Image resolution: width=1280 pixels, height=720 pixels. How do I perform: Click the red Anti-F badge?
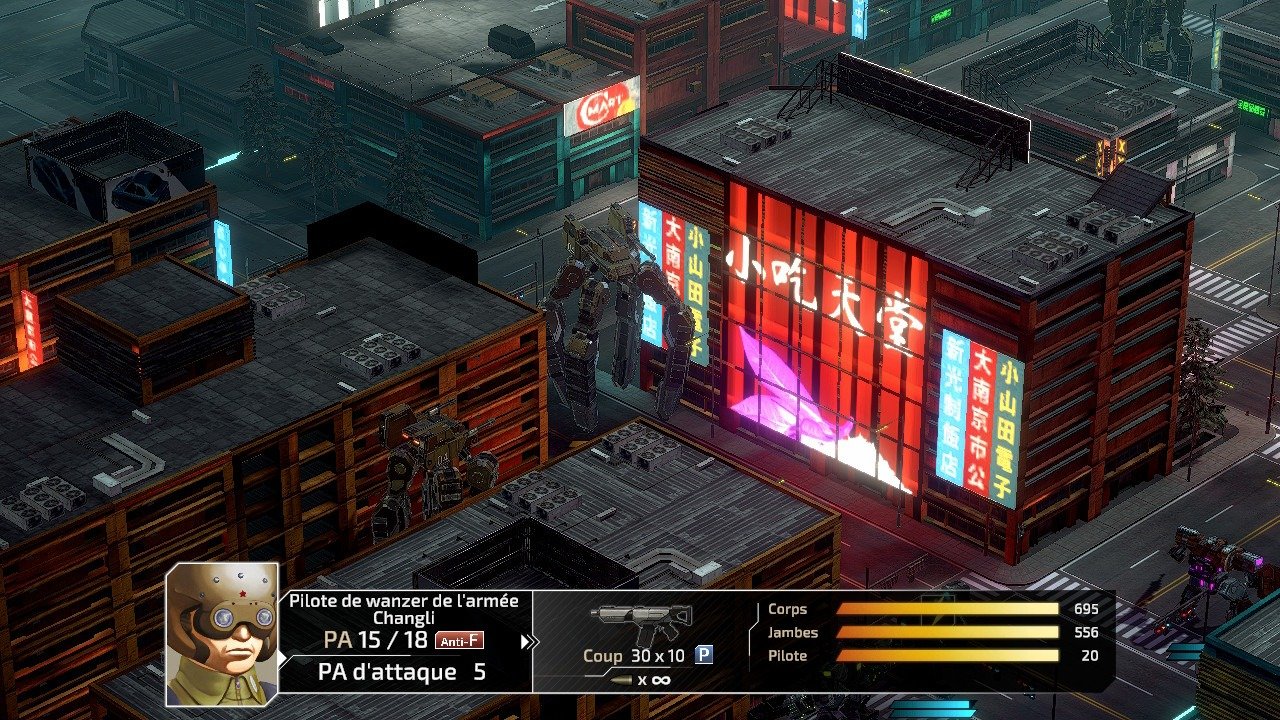click(x=460, y=641)
